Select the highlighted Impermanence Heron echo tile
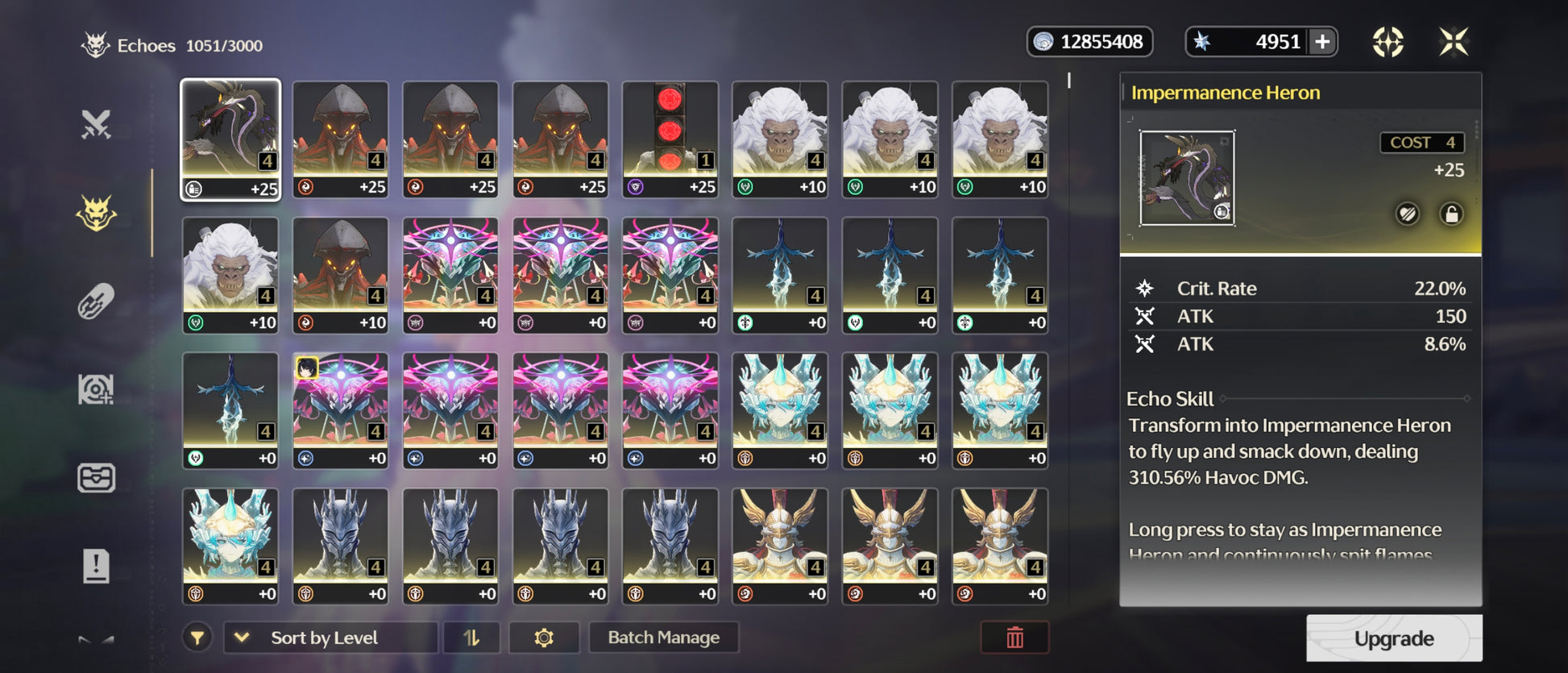This screenshot has height=673, width=1568. point(230,139)
